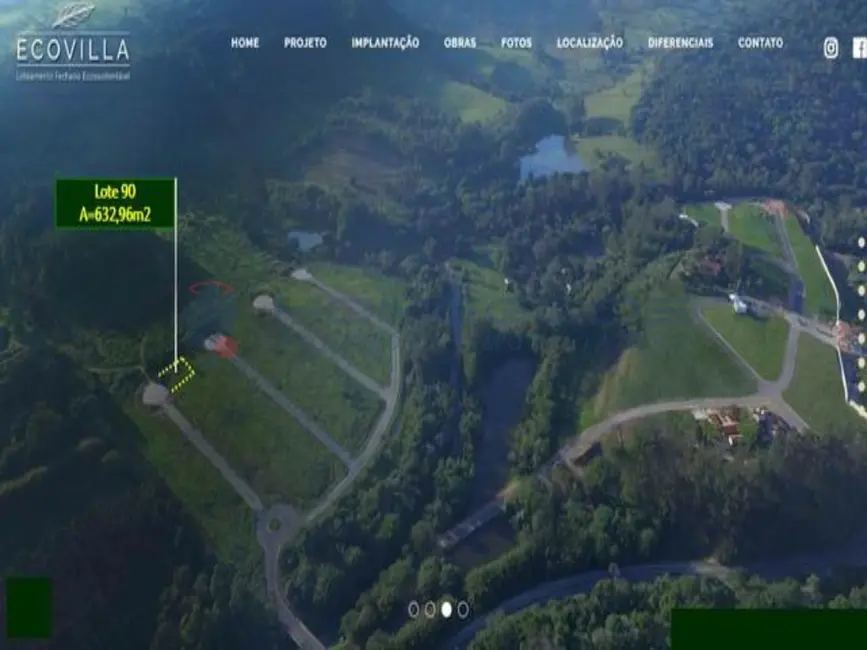Open the Facebook icon link
The image size is (867, 650).
pyautogui.click(x=859, y=48)
